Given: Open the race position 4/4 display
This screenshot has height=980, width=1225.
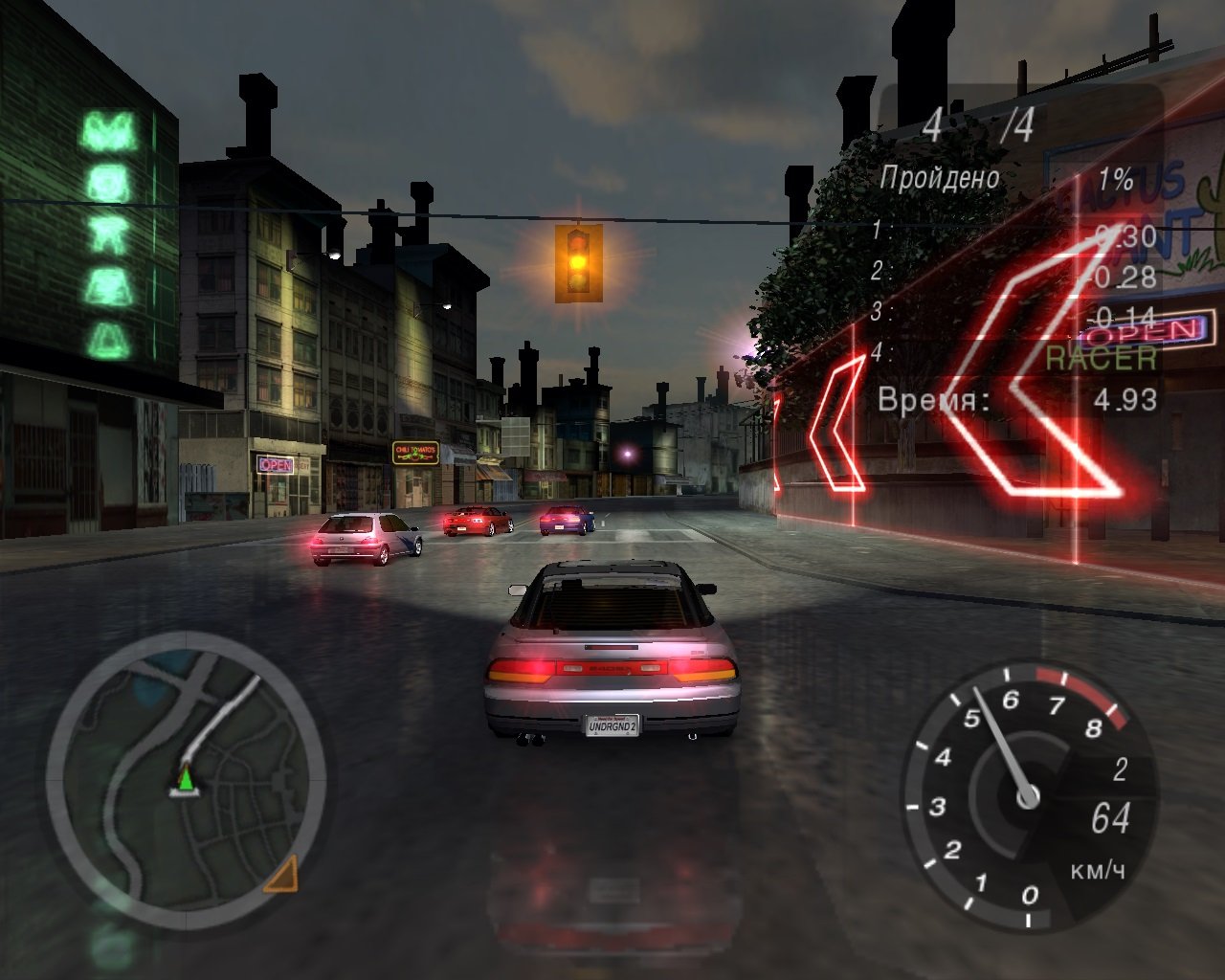Looking at the screenshot, I should tap(976, 124).
